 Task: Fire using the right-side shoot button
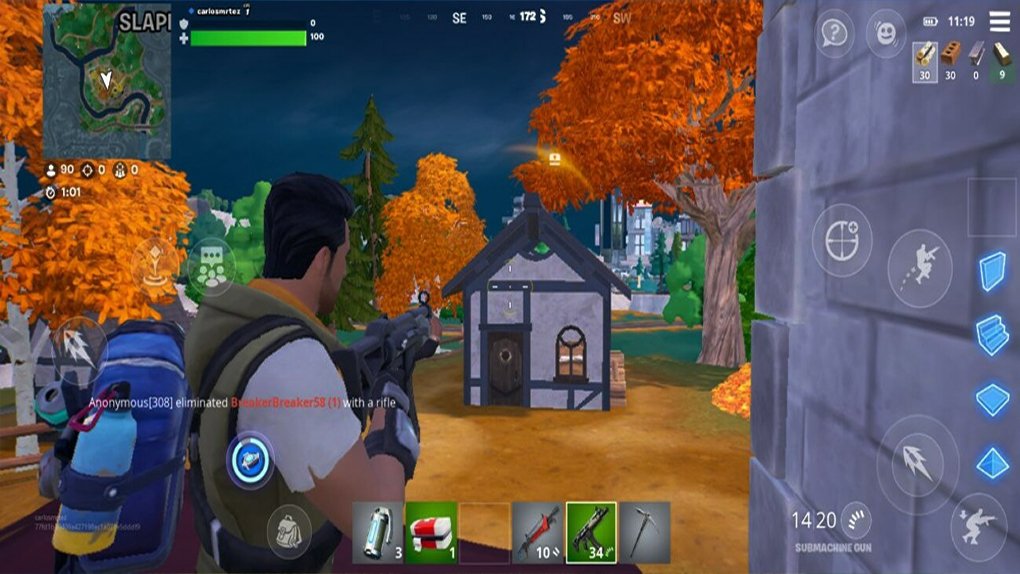tap(917, 464)
